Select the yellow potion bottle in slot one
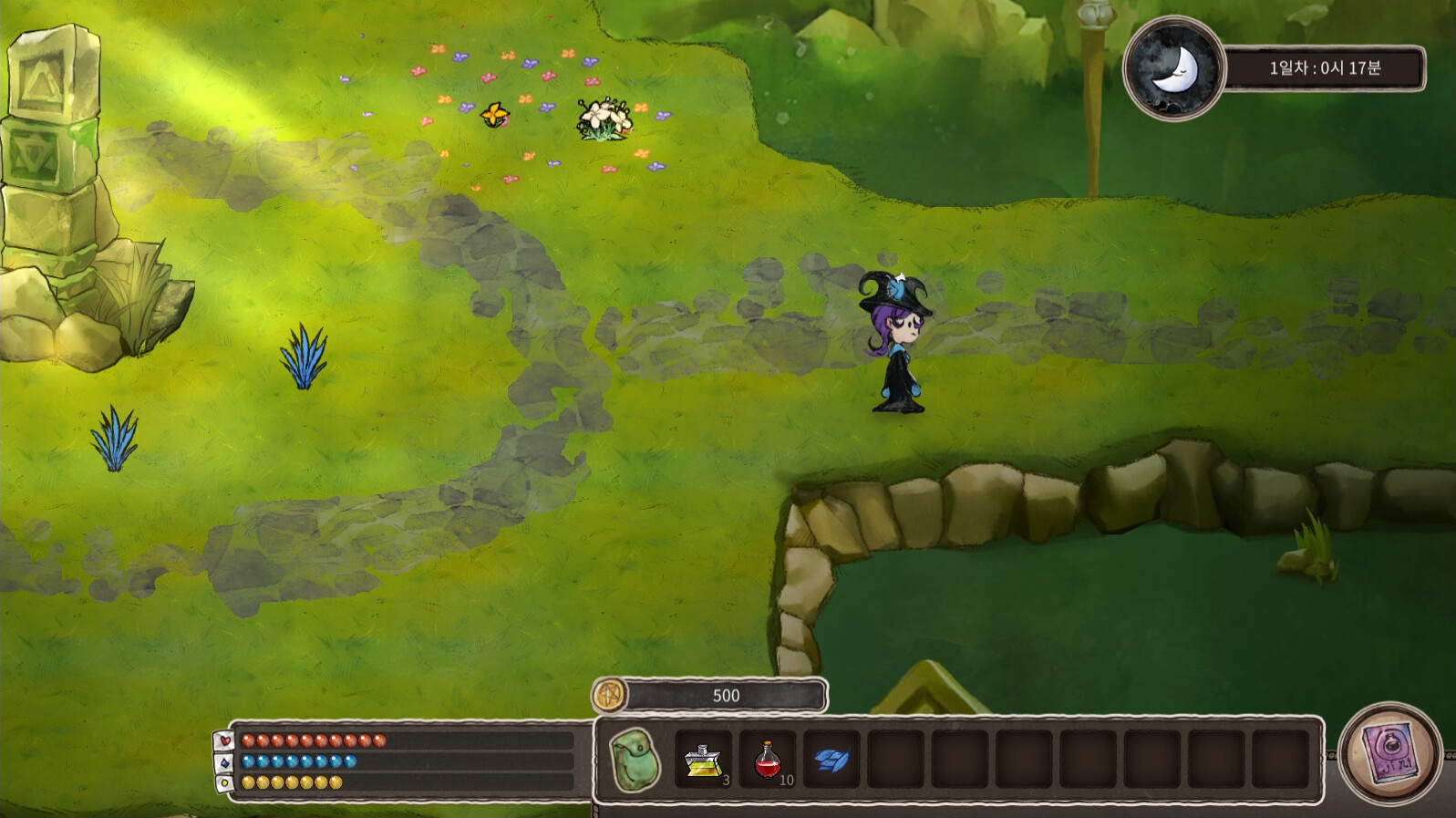 [701, 759]
